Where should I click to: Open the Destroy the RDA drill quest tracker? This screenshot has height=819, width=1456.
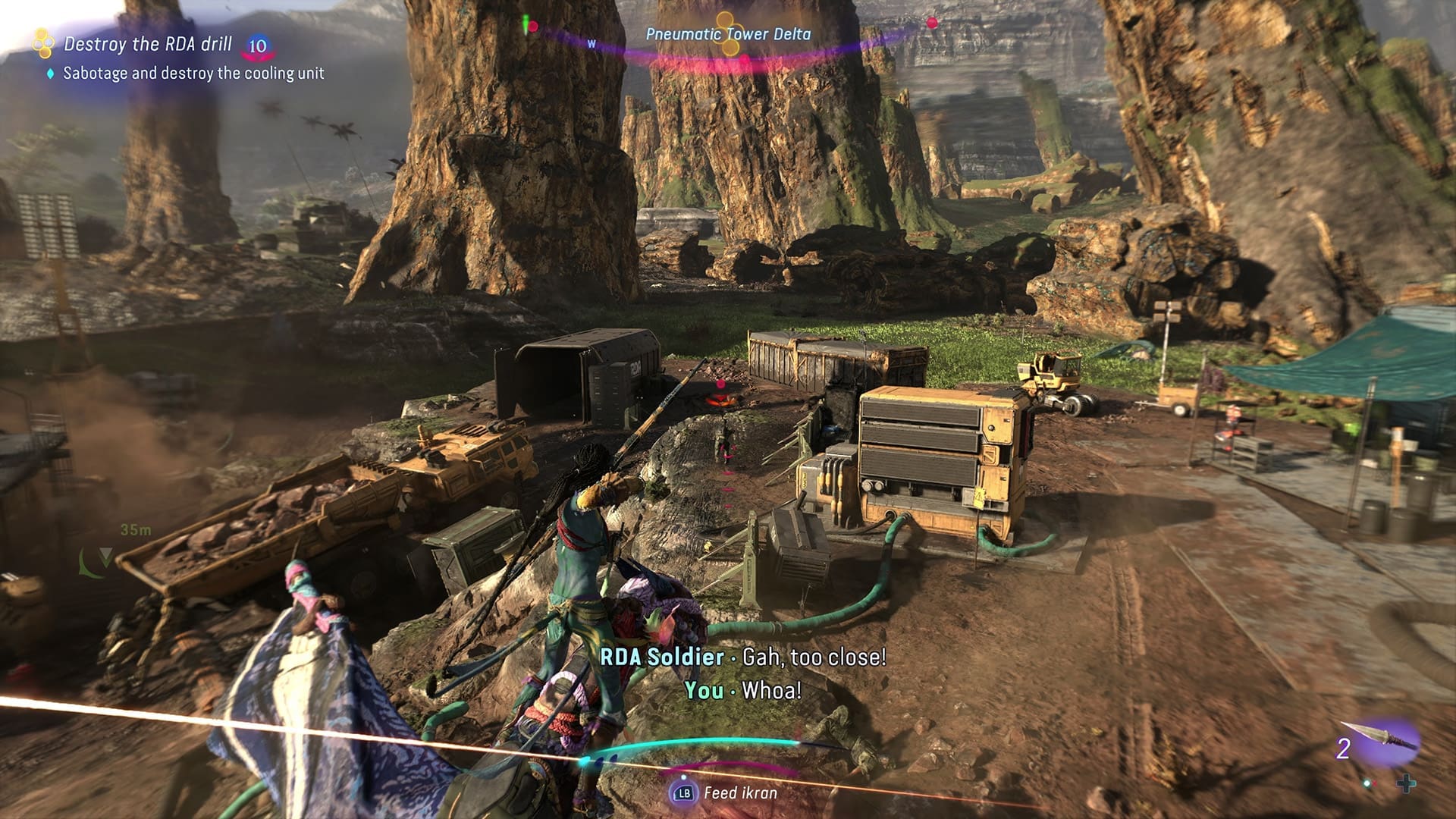(x=148, y=44)
